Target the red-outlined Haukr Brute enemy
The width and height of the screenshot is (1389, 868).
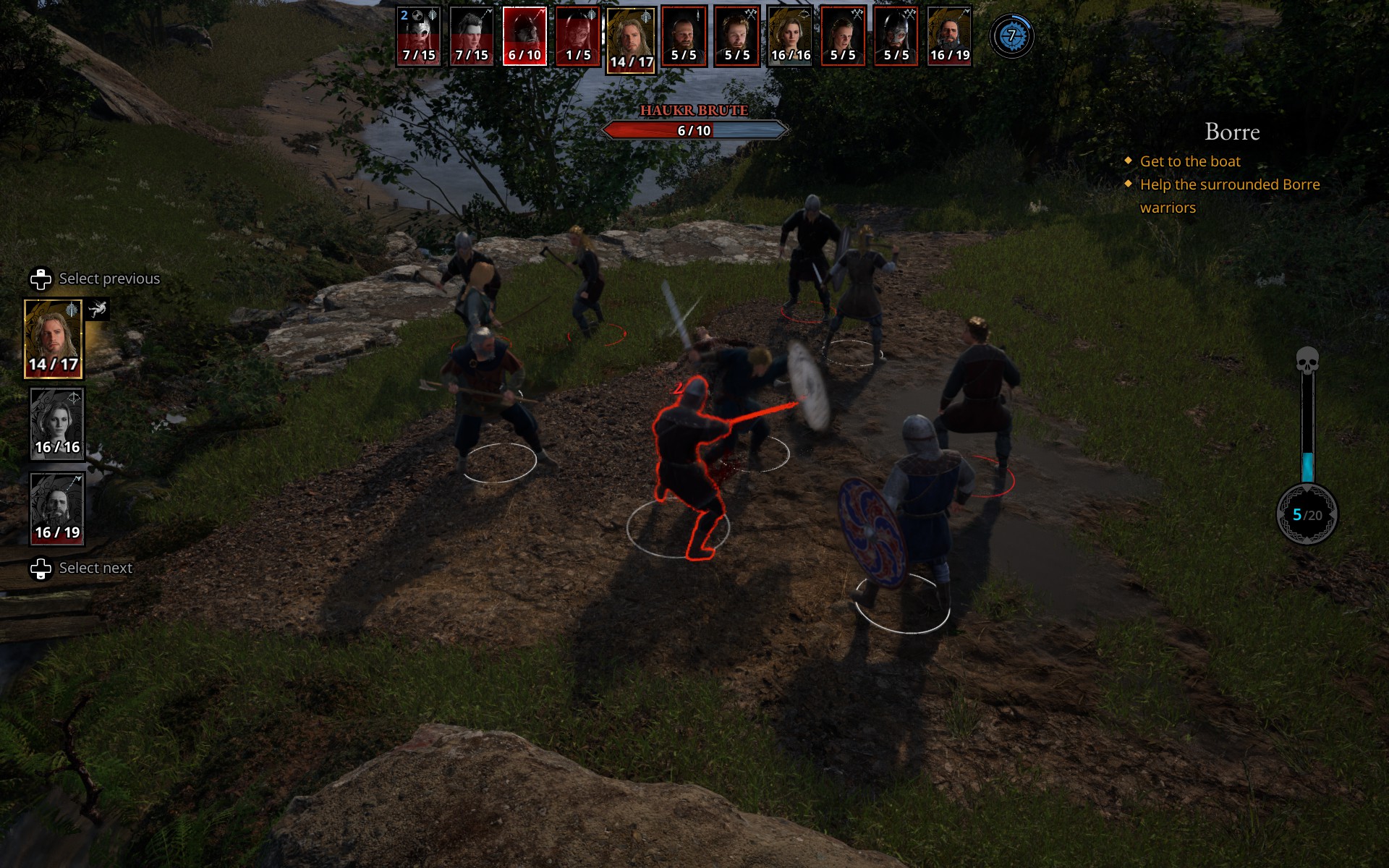point(687,463)
